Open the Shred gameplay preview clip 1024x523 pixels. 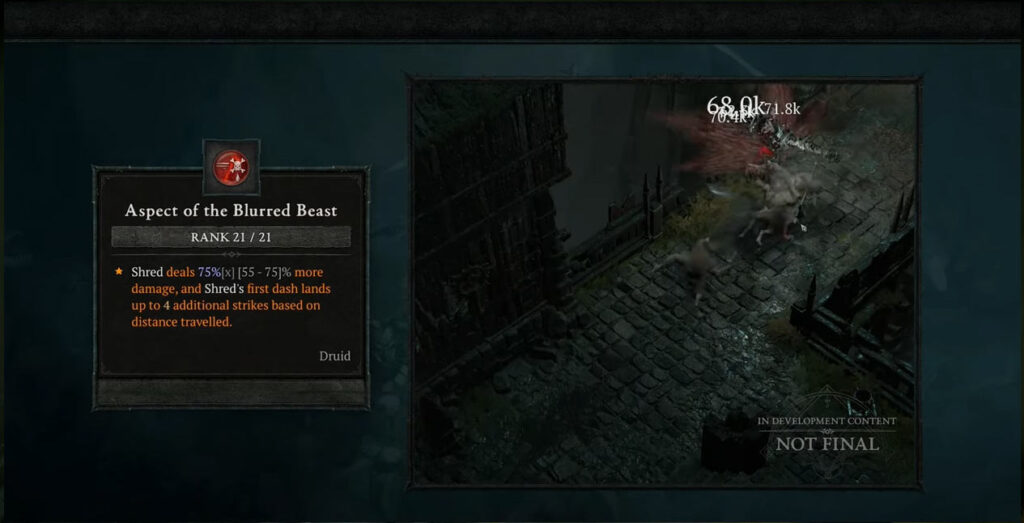(664, 282)
